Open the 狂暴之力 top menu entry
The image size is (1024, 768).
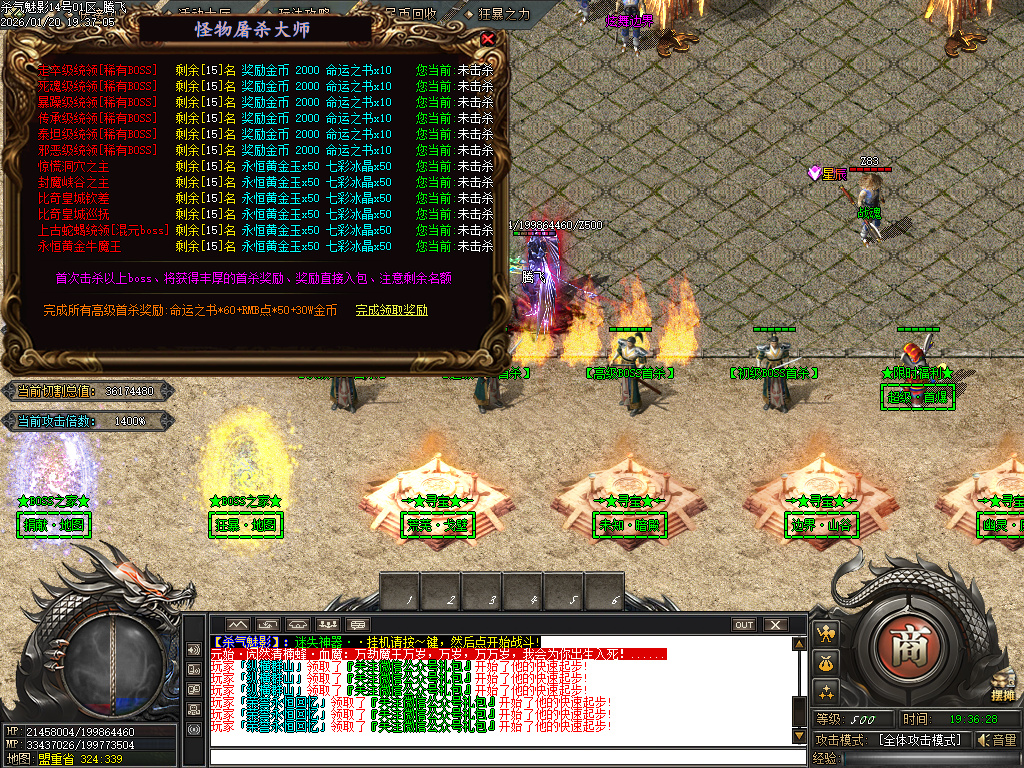(x=505, y=14)
